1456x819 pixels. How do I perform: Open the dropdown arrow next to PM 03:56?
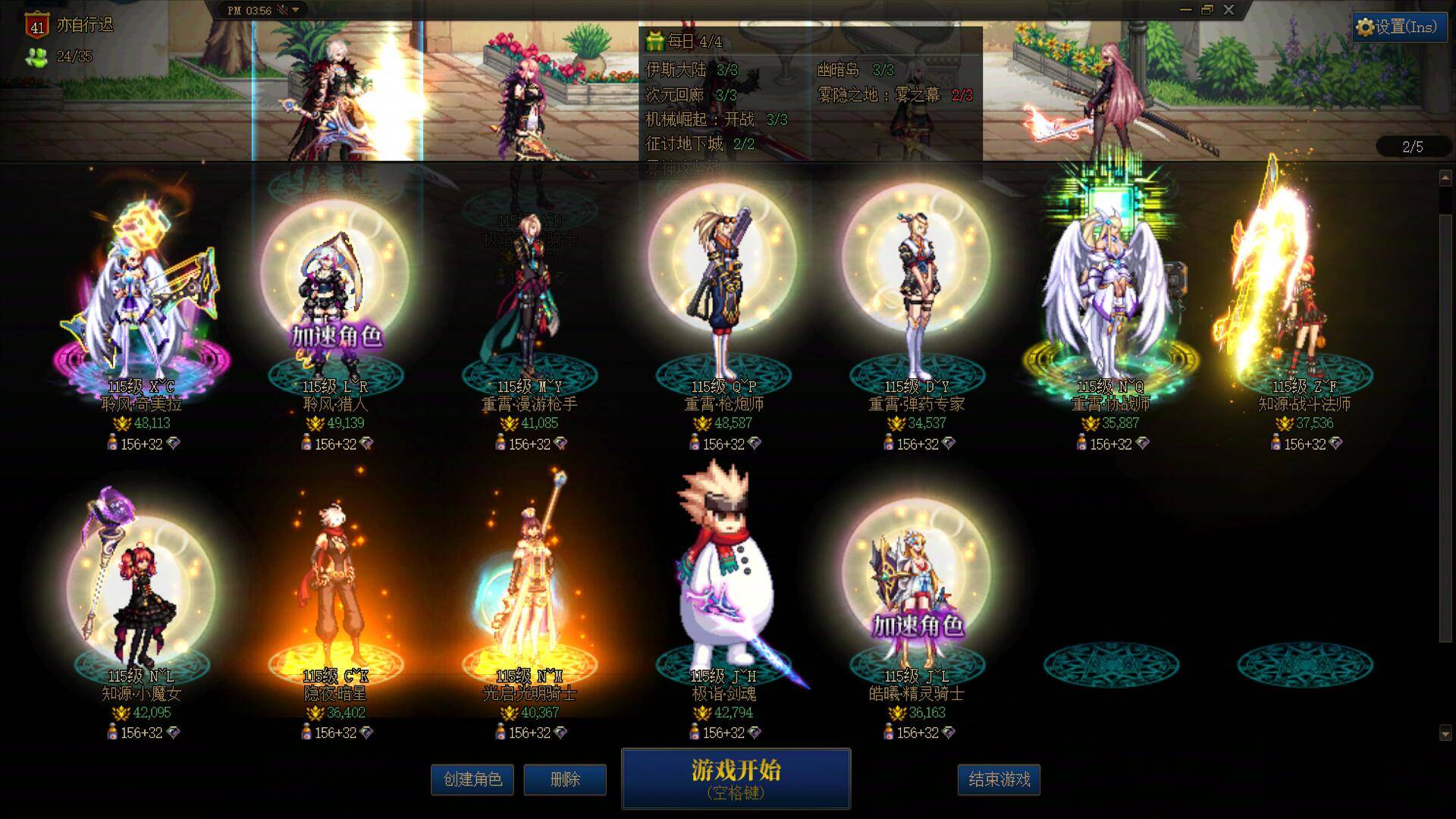(x=297, y=11)
